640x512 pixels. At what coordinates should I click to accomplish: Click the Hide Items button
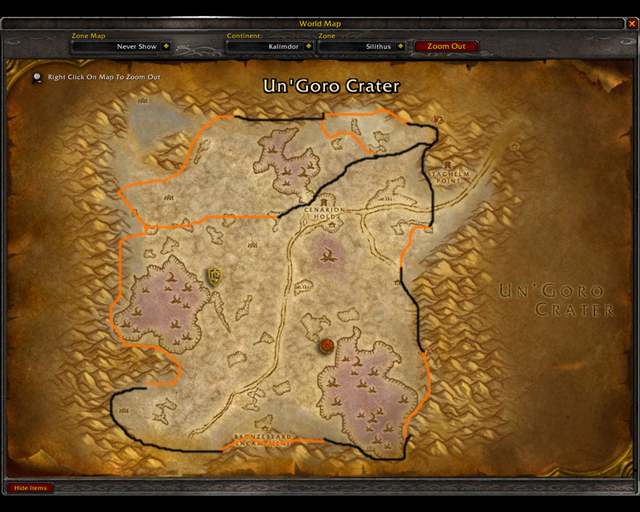click(x=30, y=488)
